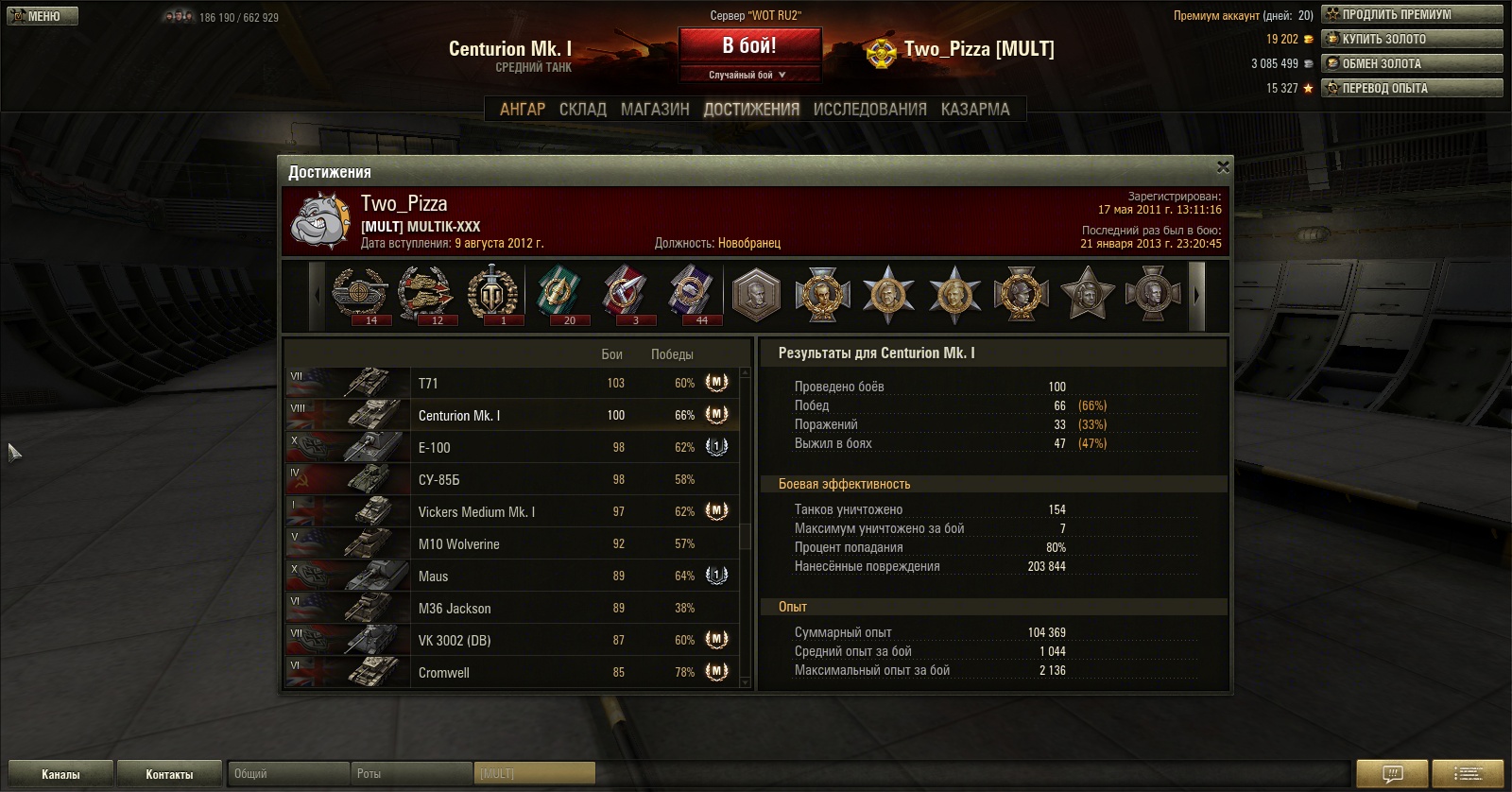Image resolution: width=1512 pixels, height=792 pixels.
Task: Select the E-100 tank row
Action: 510,447
